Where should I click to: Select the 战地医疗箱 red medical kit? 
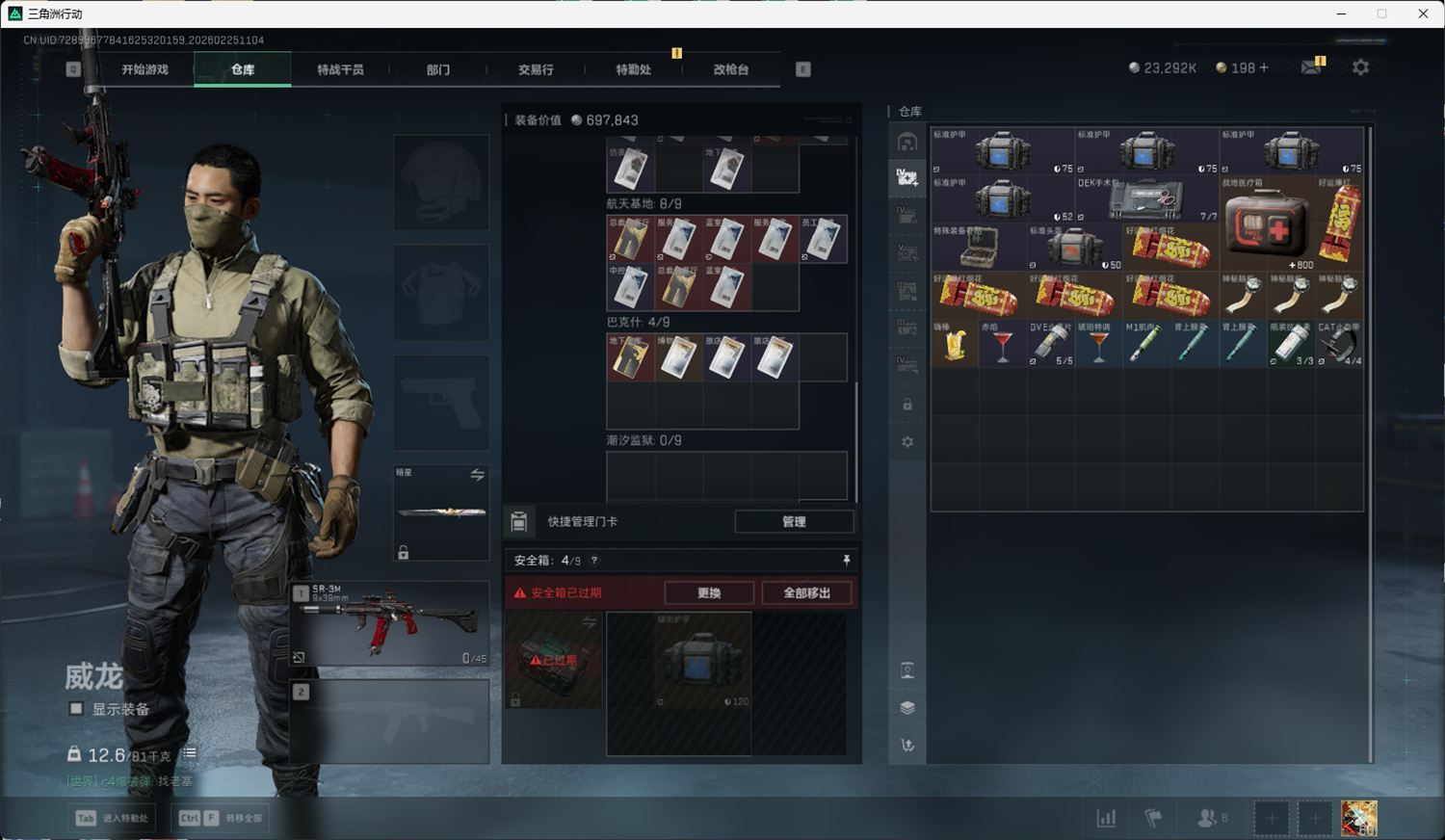point(1267,223)
